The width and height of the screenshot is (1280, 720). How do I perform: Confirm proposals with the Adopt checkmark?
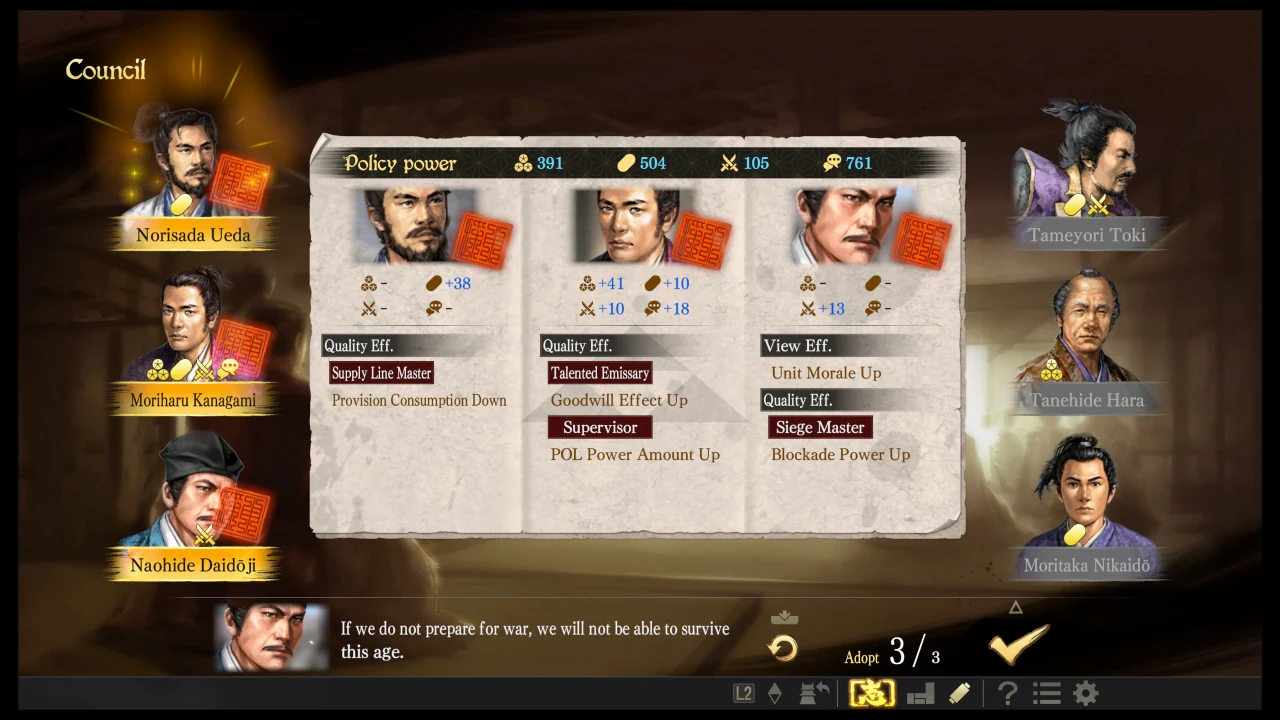1017,645
